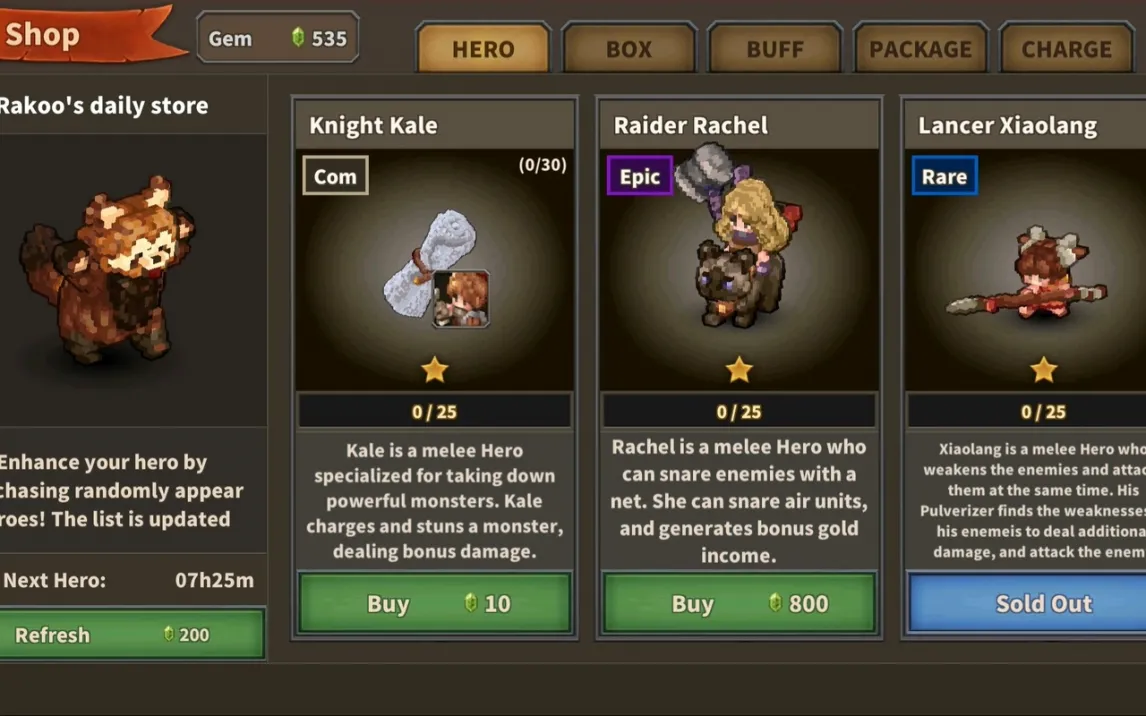
Task: Buy Knight Kale for 10 gems
Action: (435, 603)
